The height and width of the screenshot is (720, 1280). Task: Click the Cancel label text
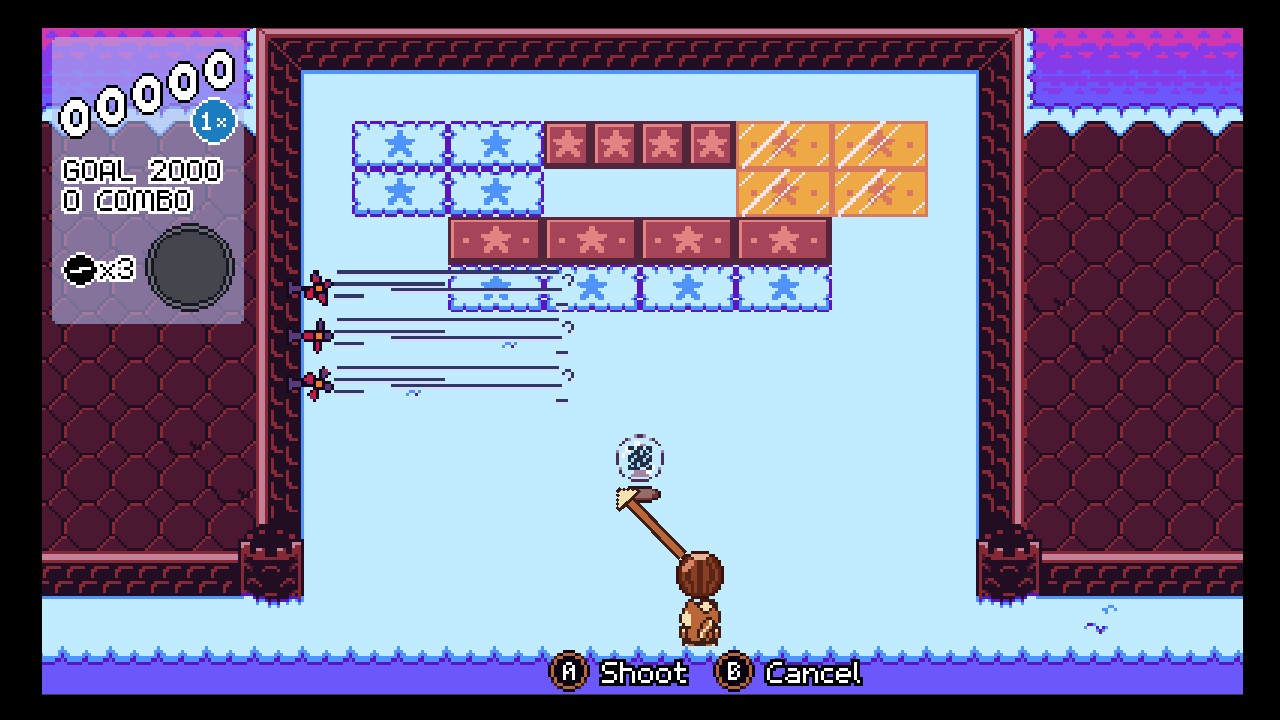(x=812, y=674)
